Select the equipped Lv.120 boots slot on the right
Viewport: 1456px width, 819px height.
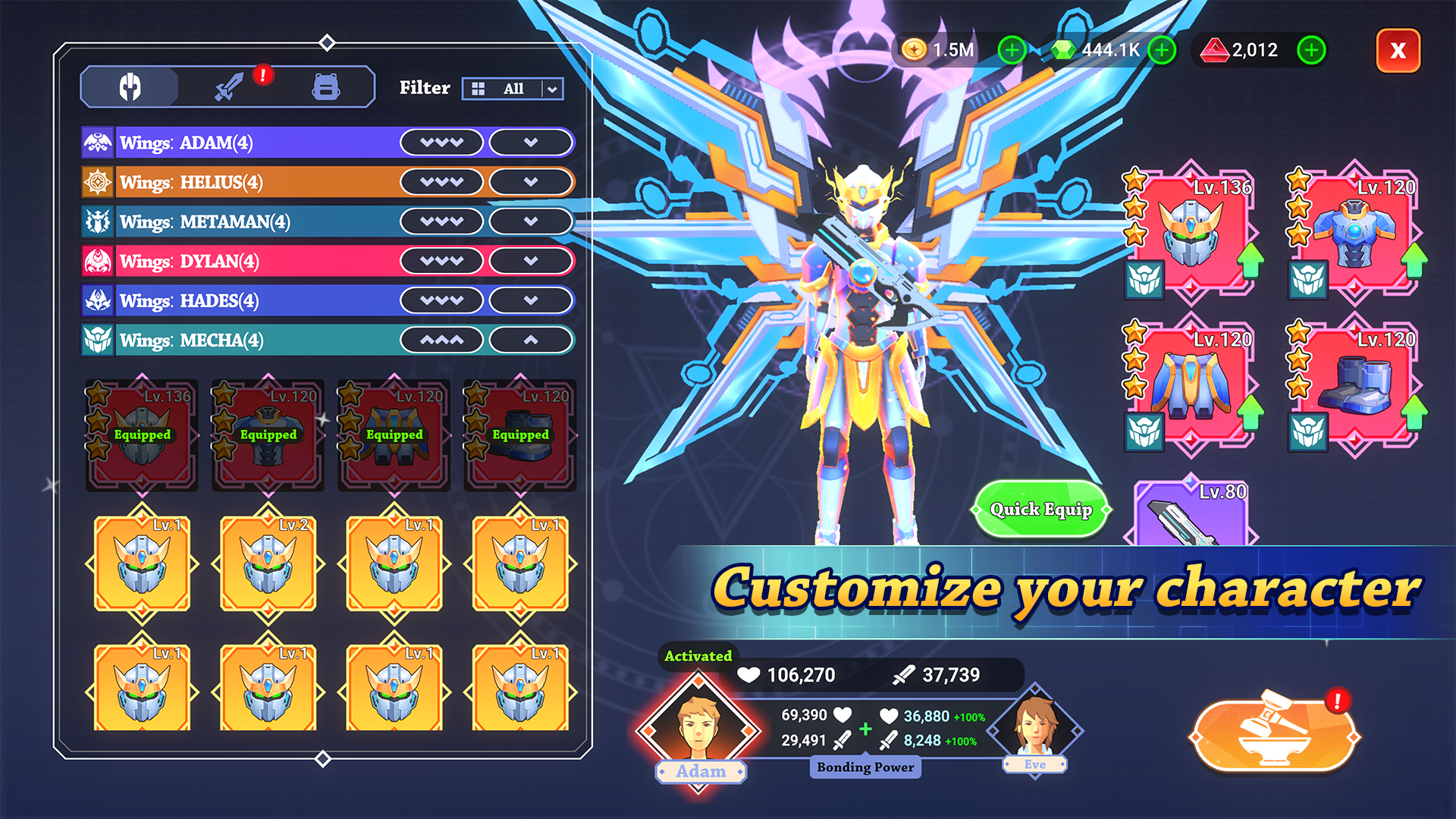click(1355, 384)
